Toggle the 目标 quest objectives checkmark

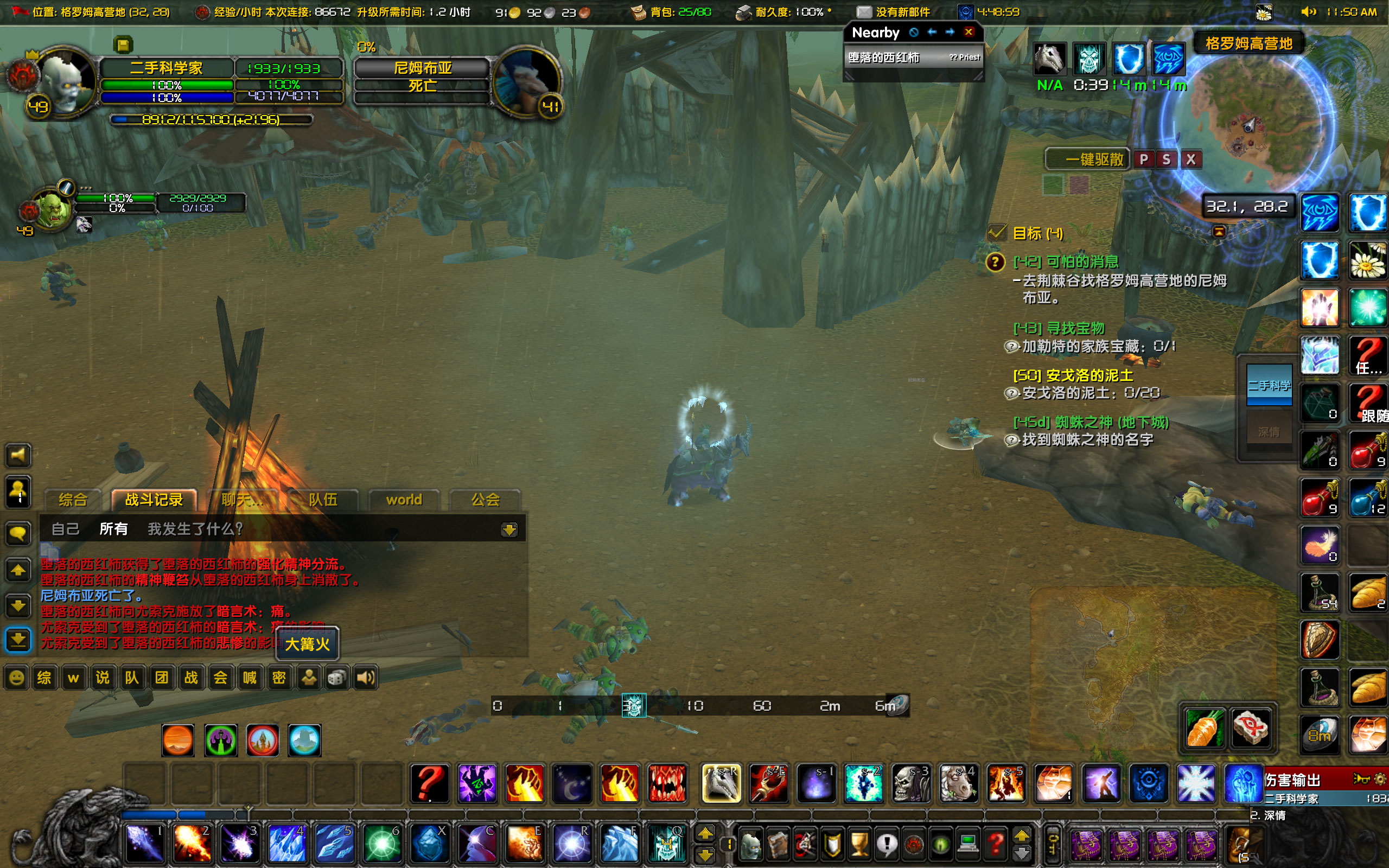pos(998,232)
